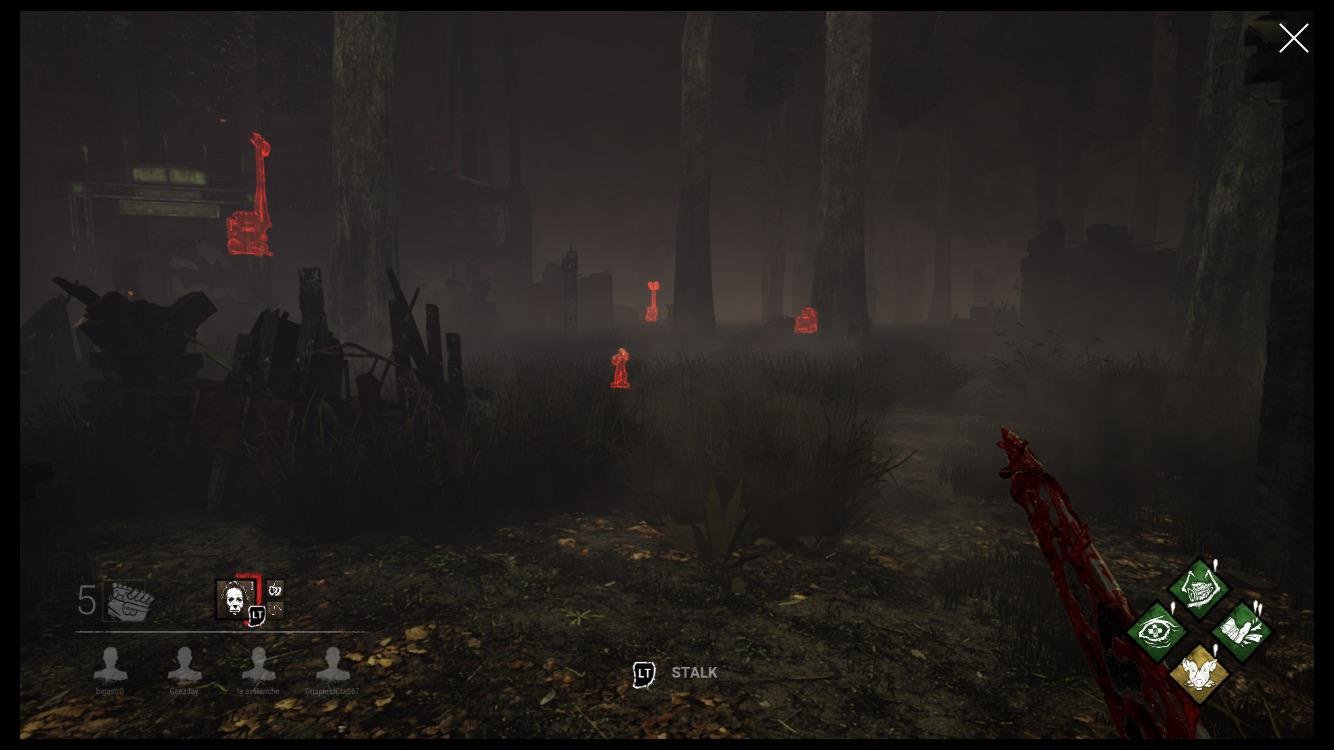
Task: Close the screenshot view with the X
Action: coord(1293,38)
